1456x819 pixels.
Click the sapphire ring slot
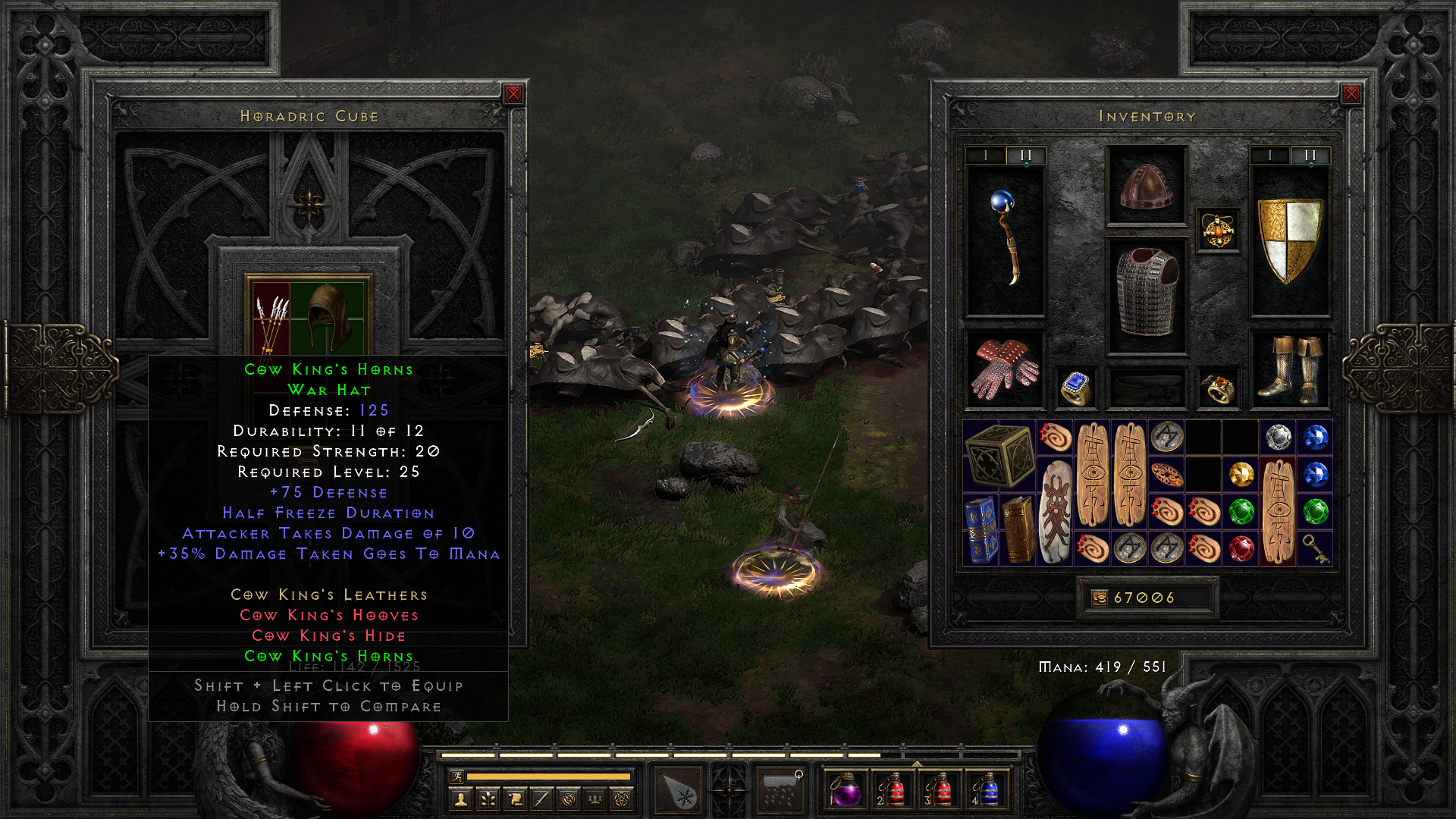coord(1076,388)
